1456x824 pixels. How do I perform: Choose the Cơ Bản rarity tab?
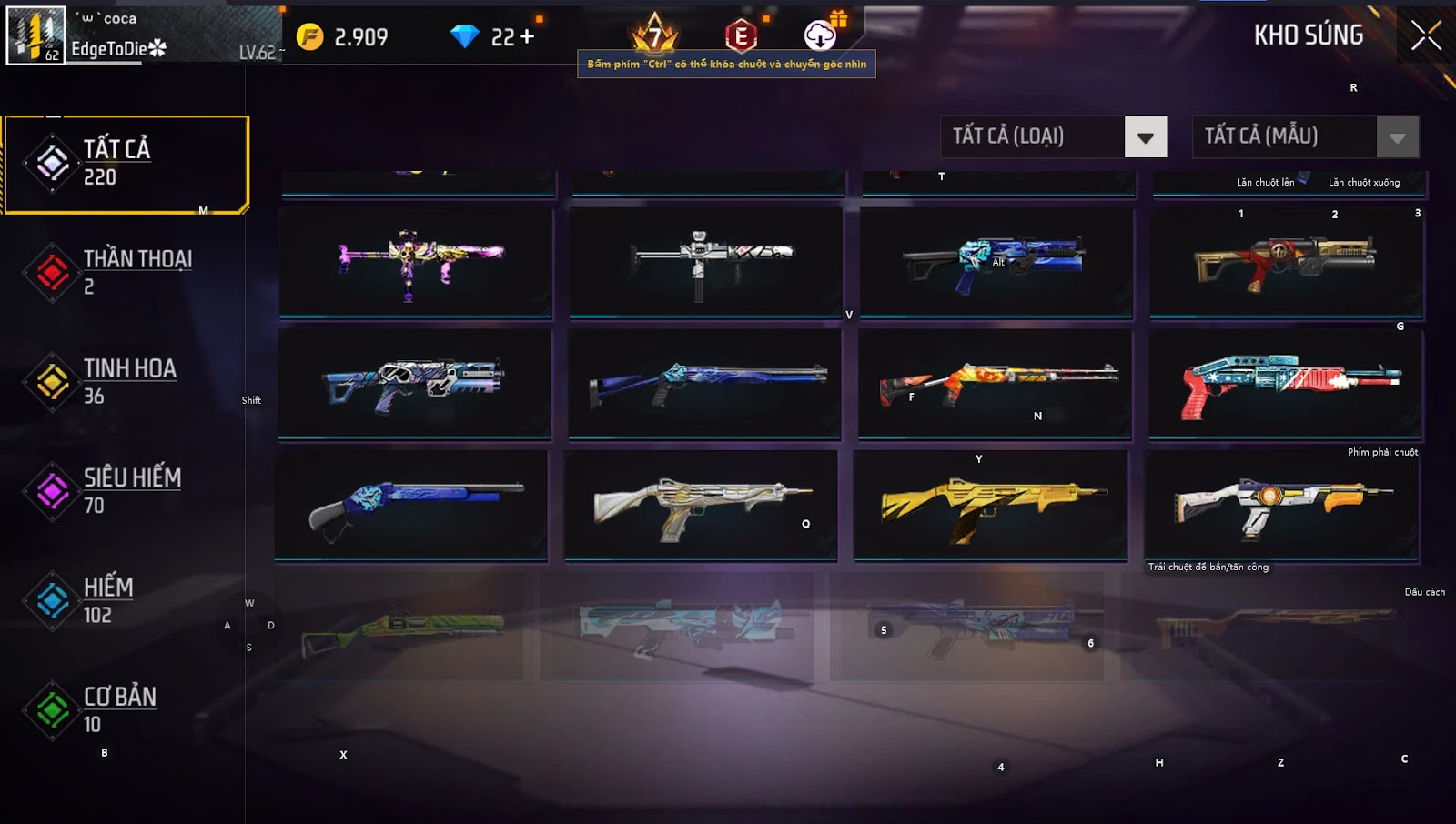click(126, 709)
